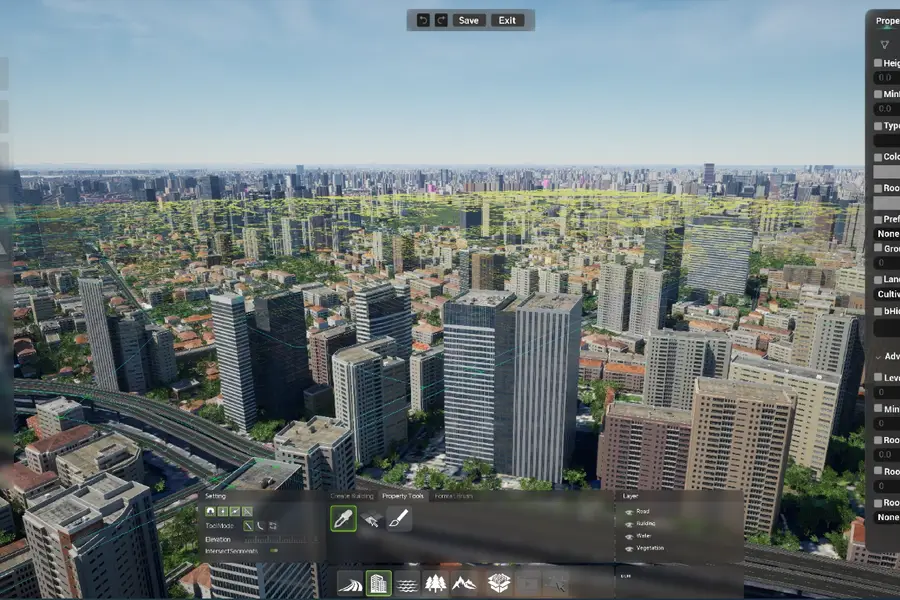Choose the paintbrush property tool
900x600 pixels.
coord(398,519)
